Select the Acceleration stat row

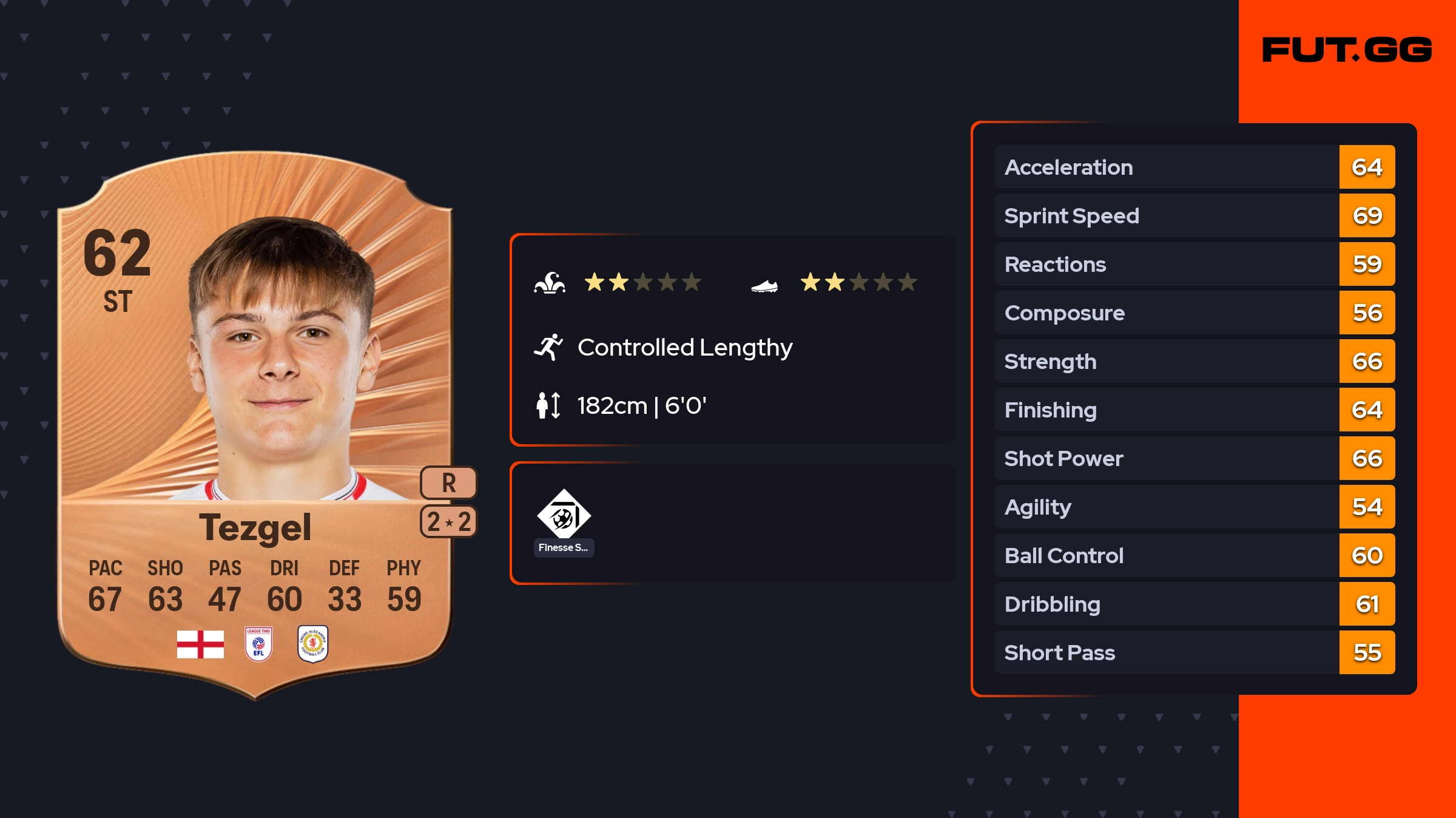pos(1194,167)
